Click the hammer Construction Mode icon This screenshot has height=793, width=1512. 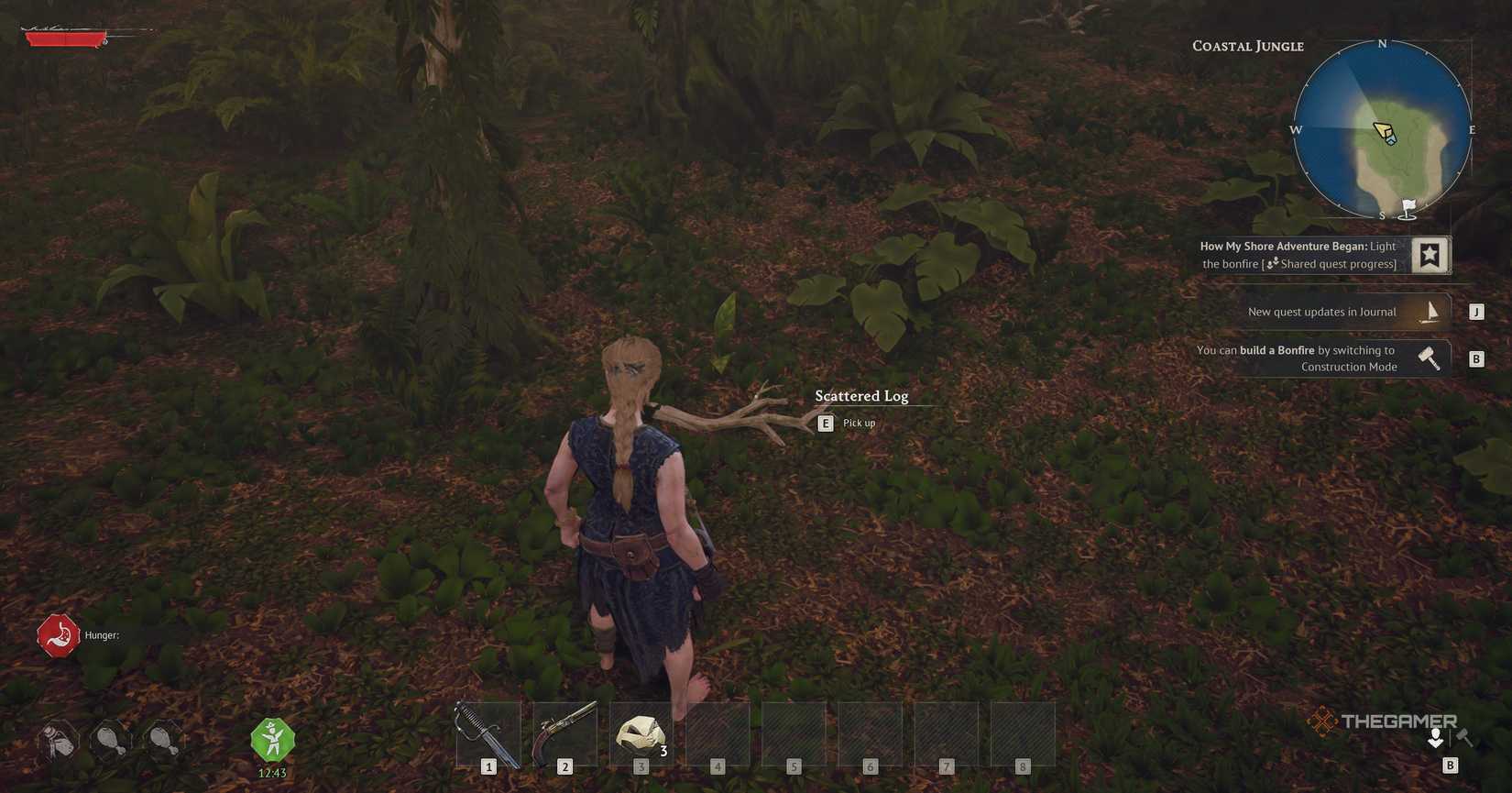tap(1430, 358)
